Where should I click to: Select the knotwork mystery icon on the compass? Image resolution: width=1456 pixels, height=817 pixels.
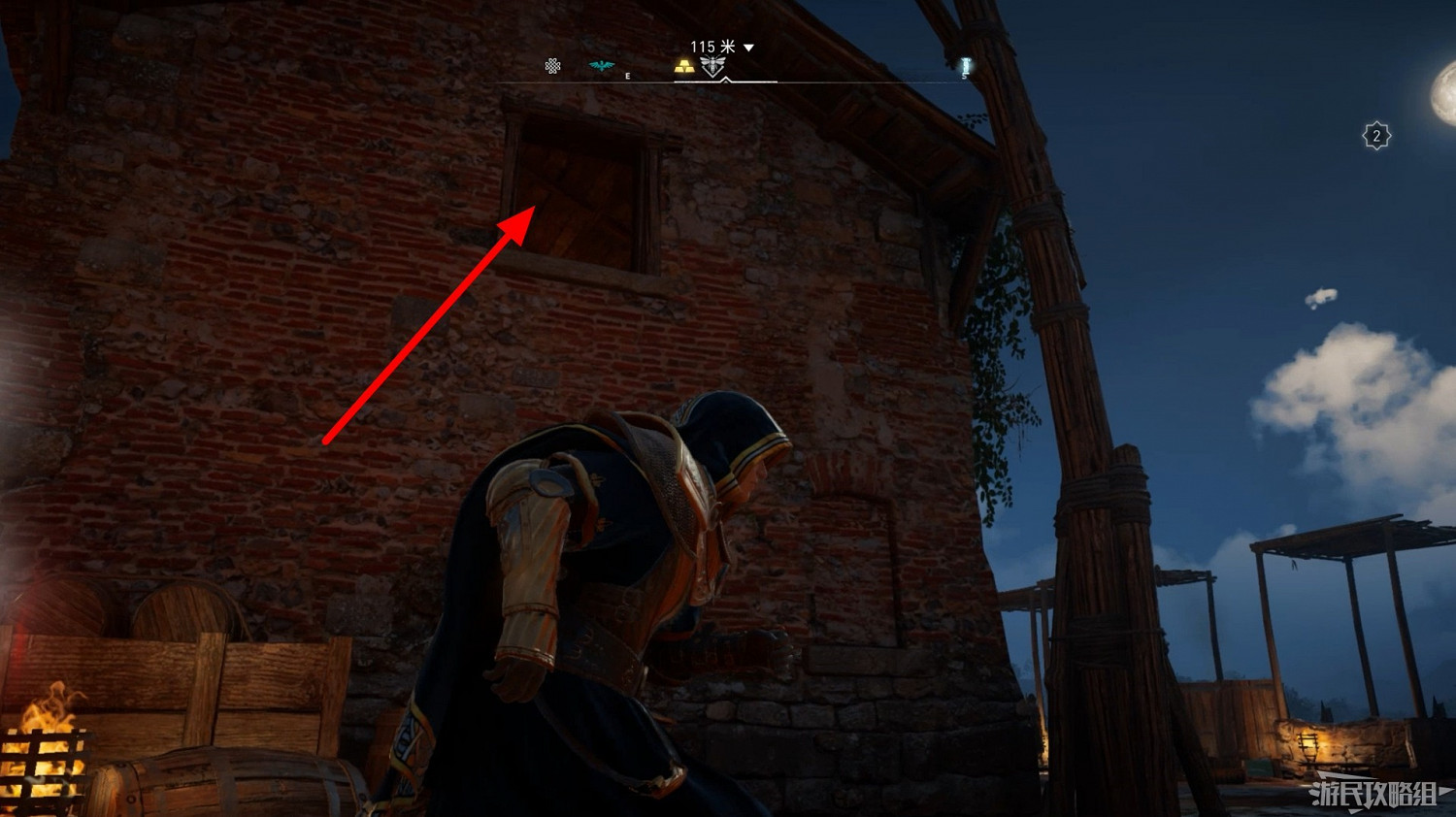point(552,66)
